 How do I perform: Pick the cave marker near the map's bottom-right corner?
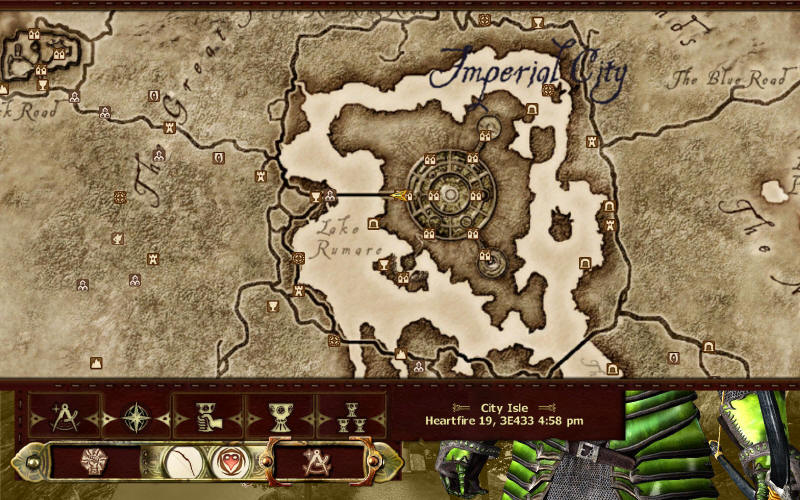click(x=709, y=346)
